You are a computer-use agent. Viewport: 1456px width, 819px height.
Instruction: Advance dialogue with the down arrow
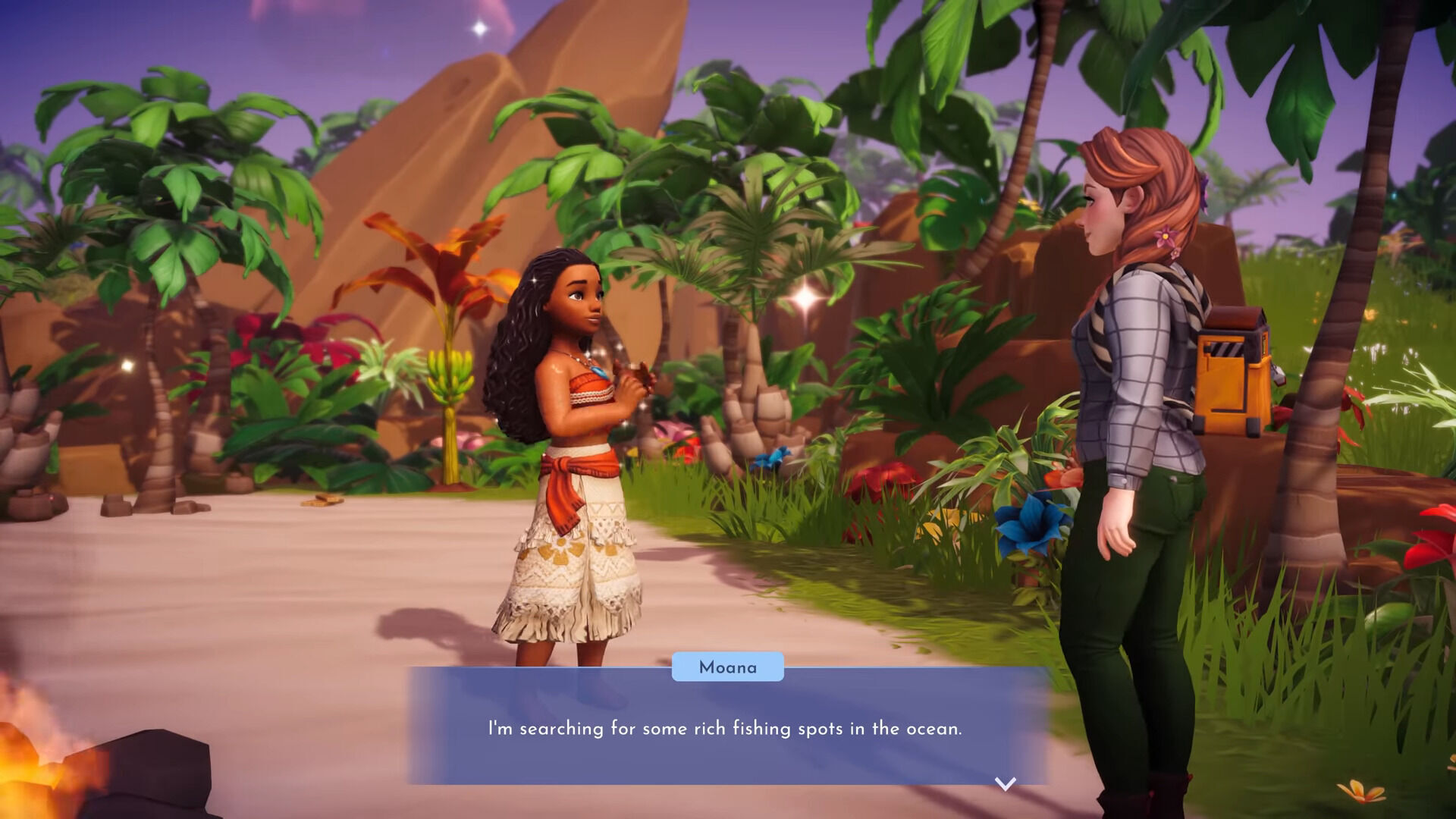point(1005,783)
